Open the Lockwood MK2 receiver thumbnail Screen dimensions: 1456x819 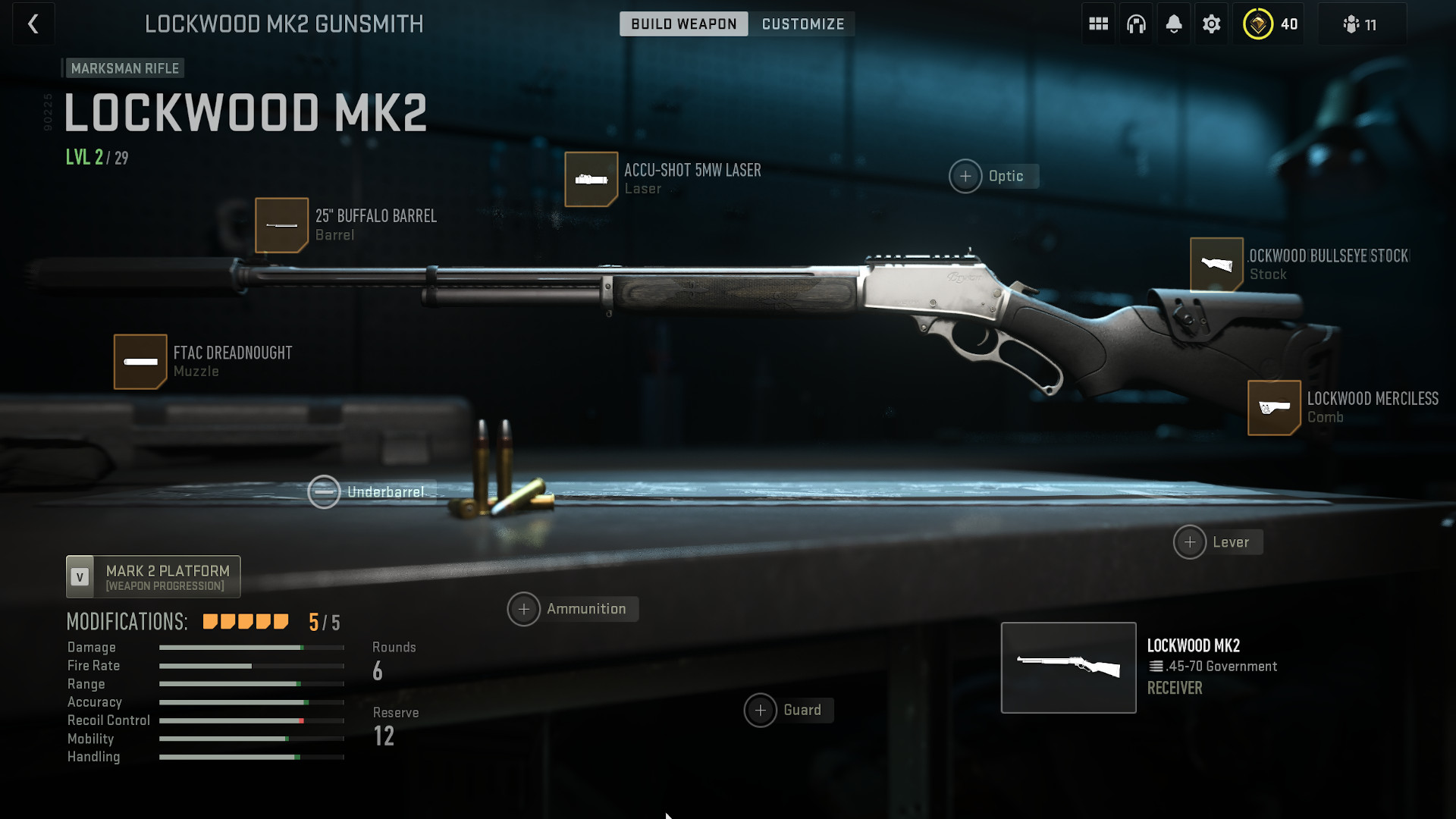point(1068,667)
